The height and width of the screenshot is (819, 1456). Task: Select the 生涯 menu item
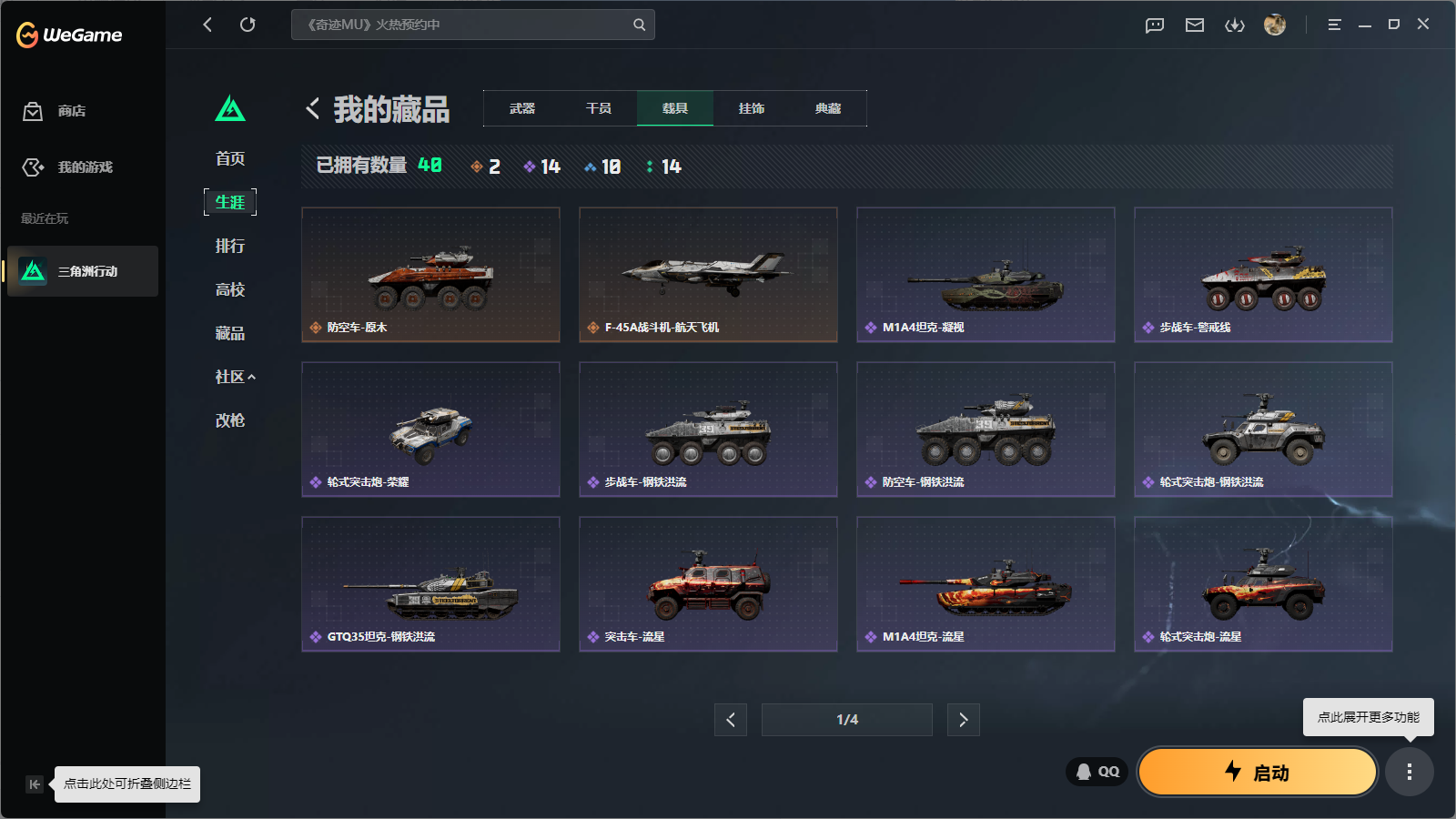(230, 202)
